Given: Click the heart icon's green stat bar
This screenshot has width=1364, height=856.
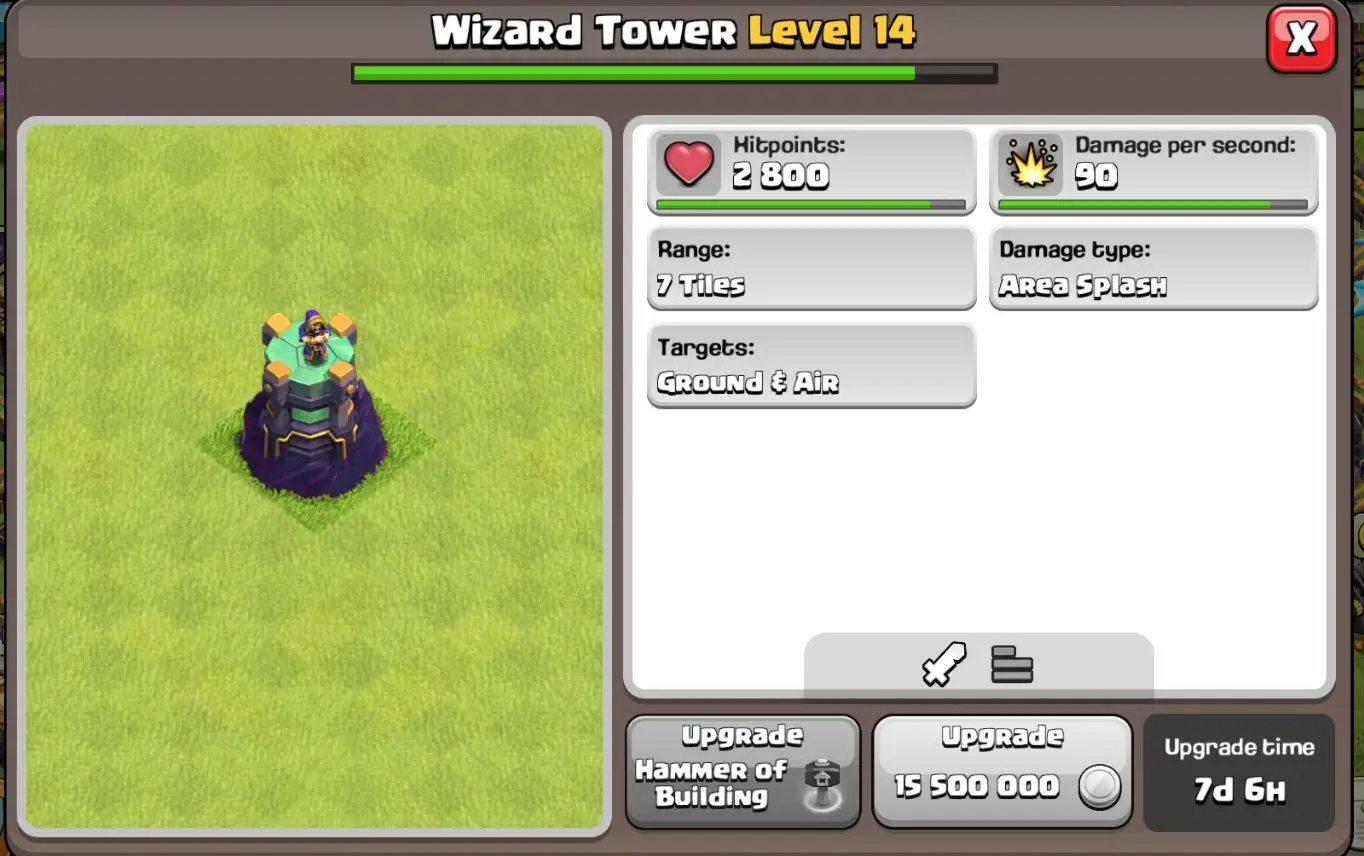Looking at the screenshot, I should [x=810, y=205].
